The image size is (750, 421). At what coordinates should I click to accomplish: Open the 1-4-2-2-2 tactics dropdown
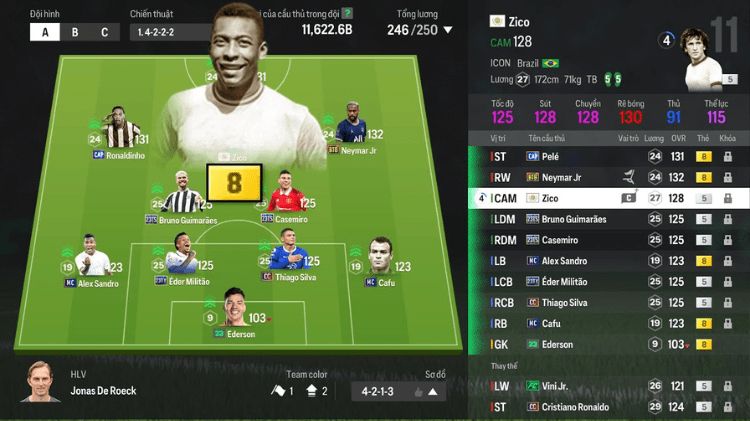(170, 32)
